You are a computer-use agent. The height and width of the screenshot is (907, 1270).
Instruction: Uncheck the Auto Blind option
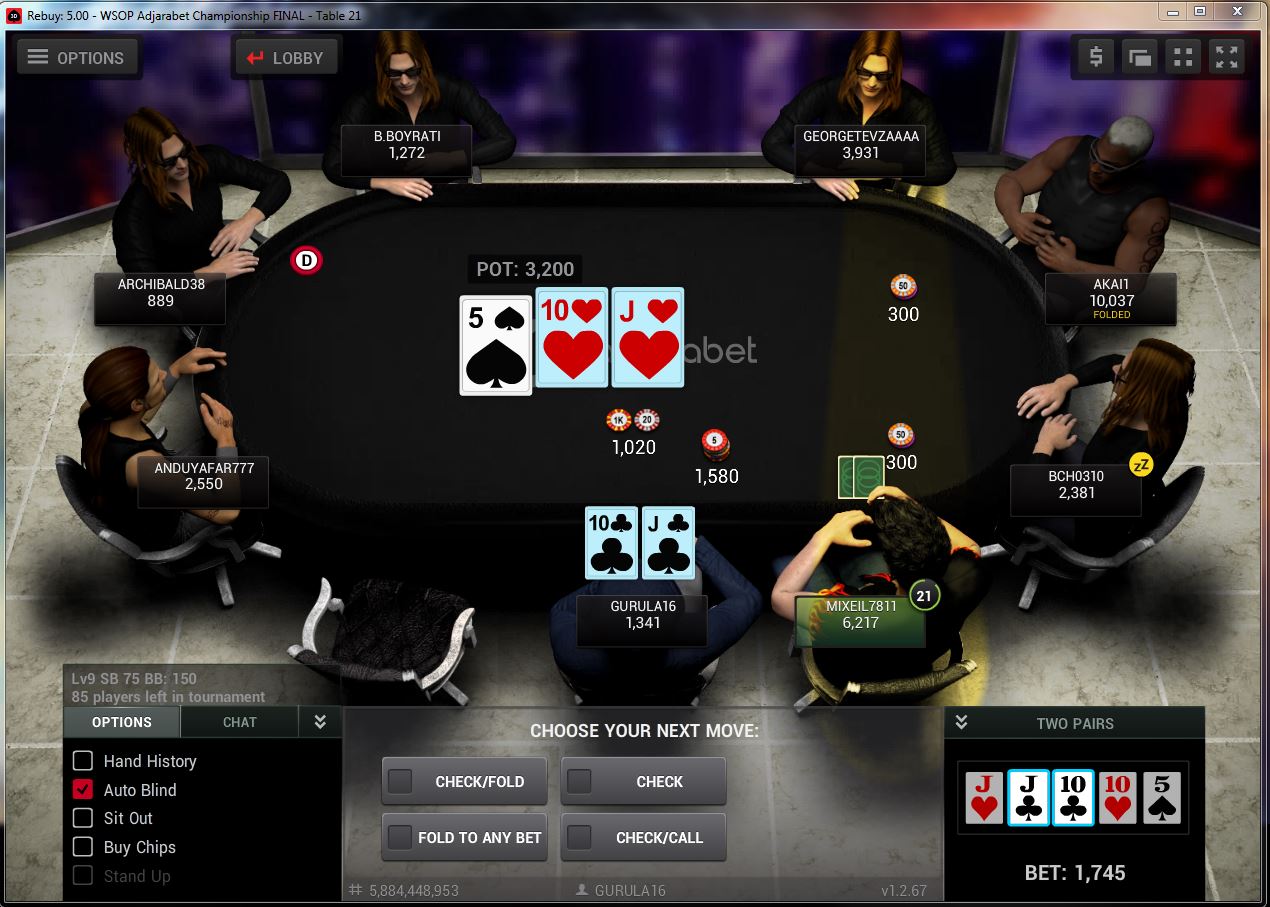[84, 790]
